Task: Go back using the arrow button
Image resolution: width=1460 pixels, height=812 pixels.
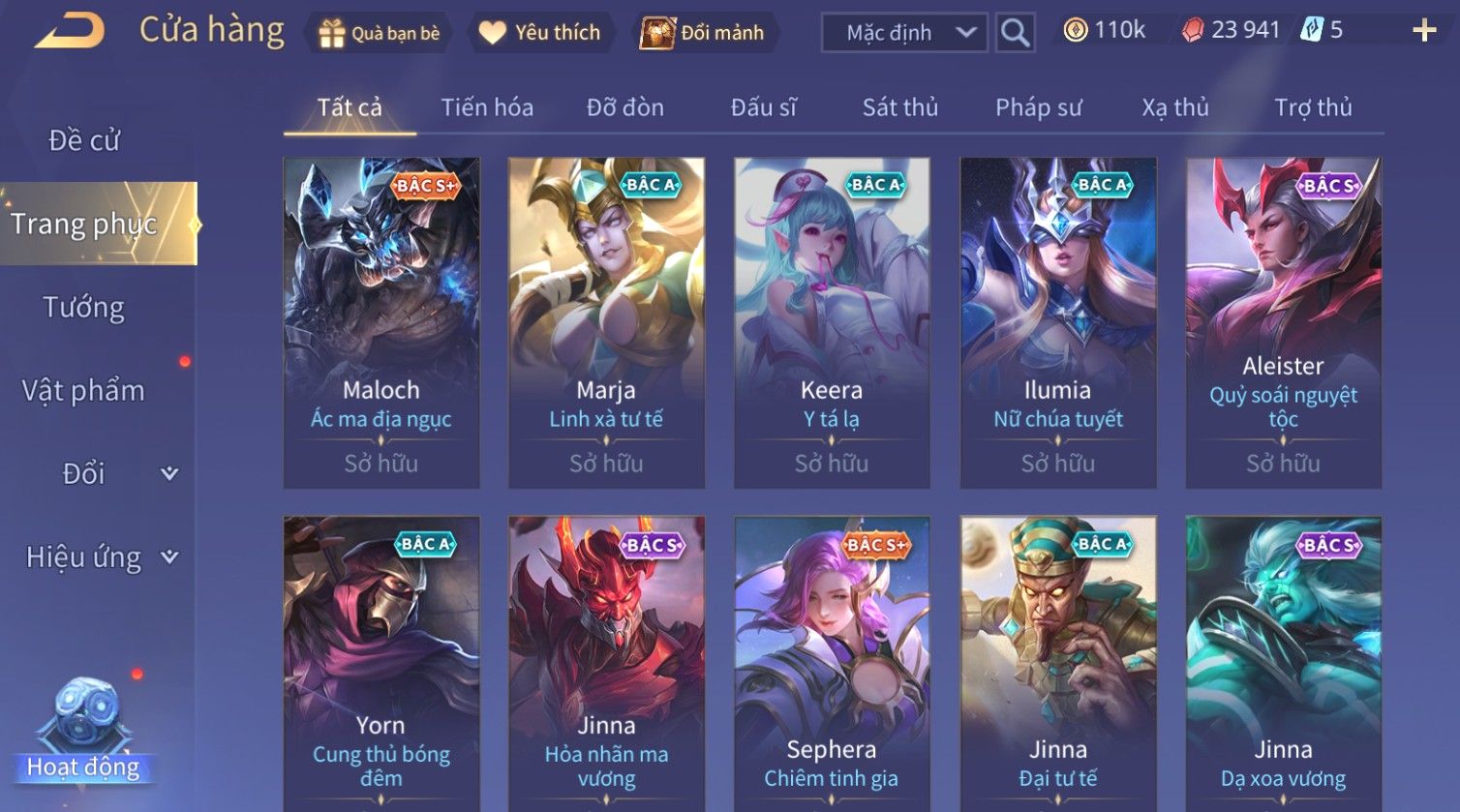Action: [70, 31]
